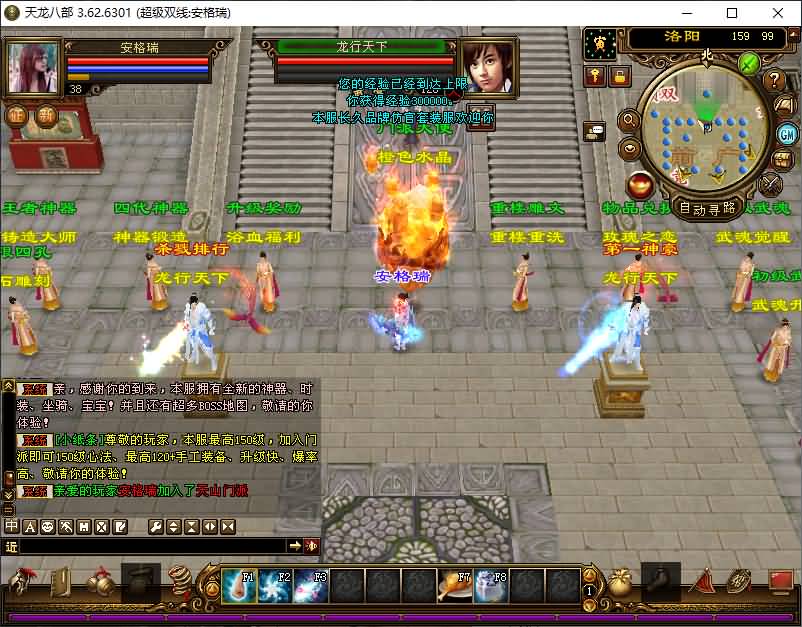802x627 pixels.
Task: Click the 自动寻路 auto-pathfinding button
Action: point(708,208)
